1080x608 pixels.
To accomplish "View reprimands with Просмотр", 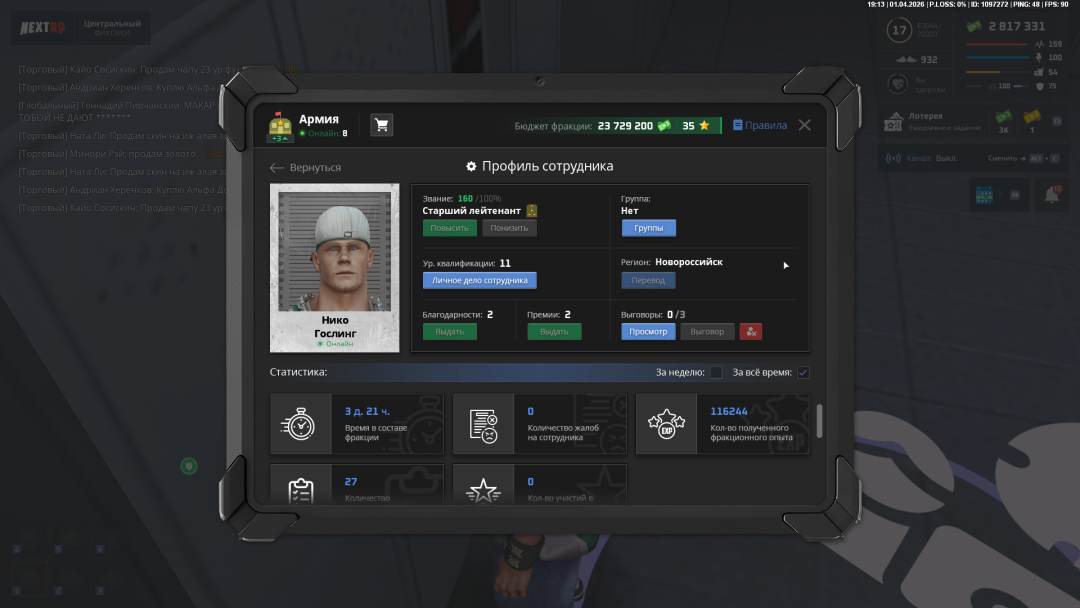I will pos(648,331).
